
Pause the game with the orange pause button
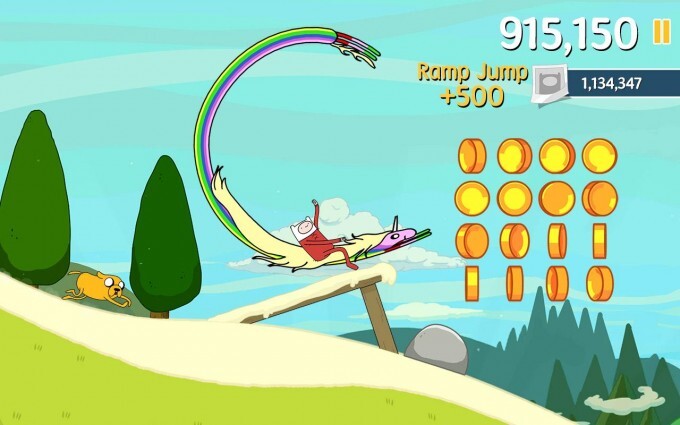tap(661, 32)
